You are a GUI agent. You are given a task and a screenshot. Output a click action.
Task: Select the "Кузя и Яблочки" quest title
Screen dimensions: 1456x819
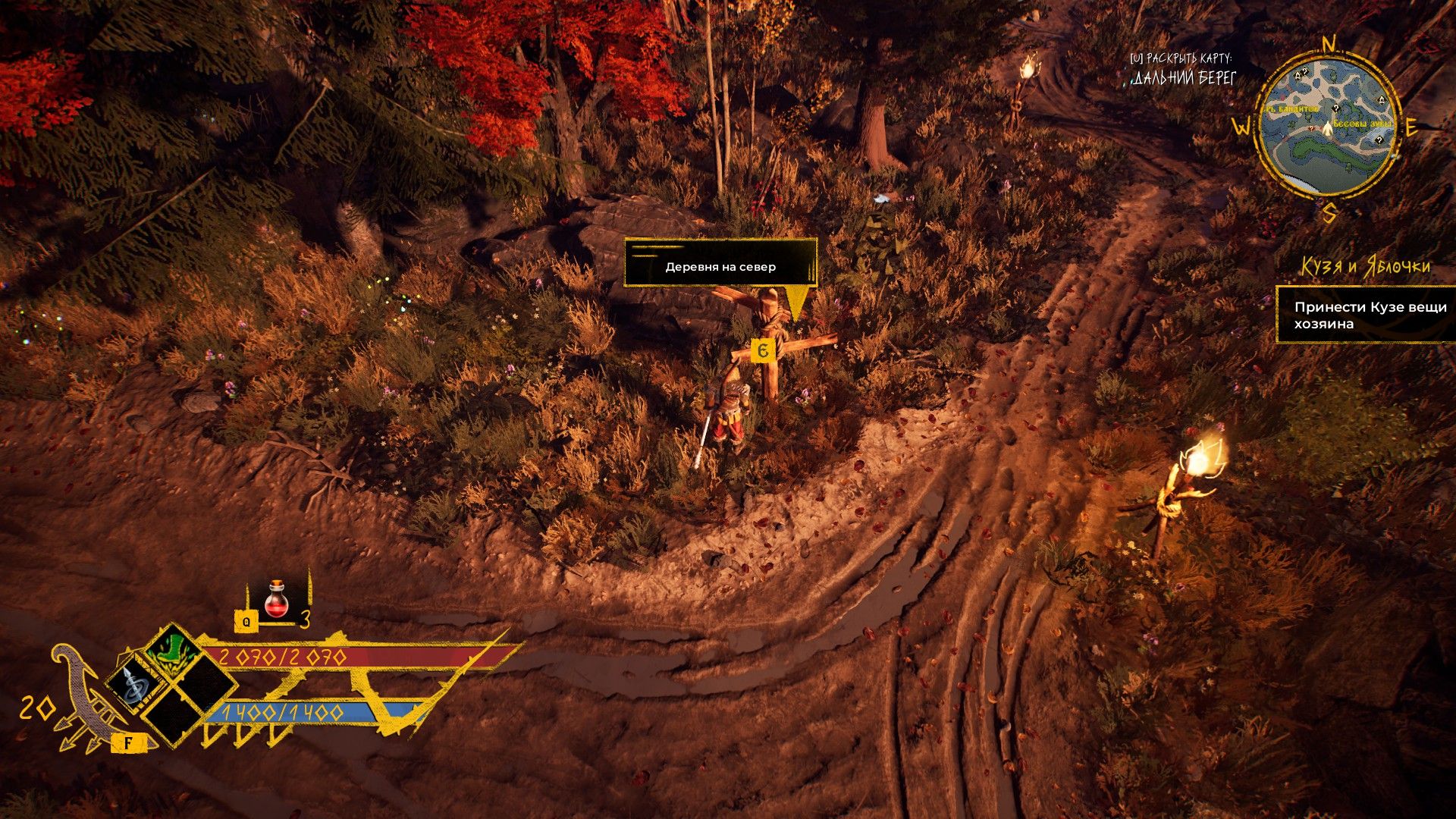pyautogui.click(x=1366, y=267)
